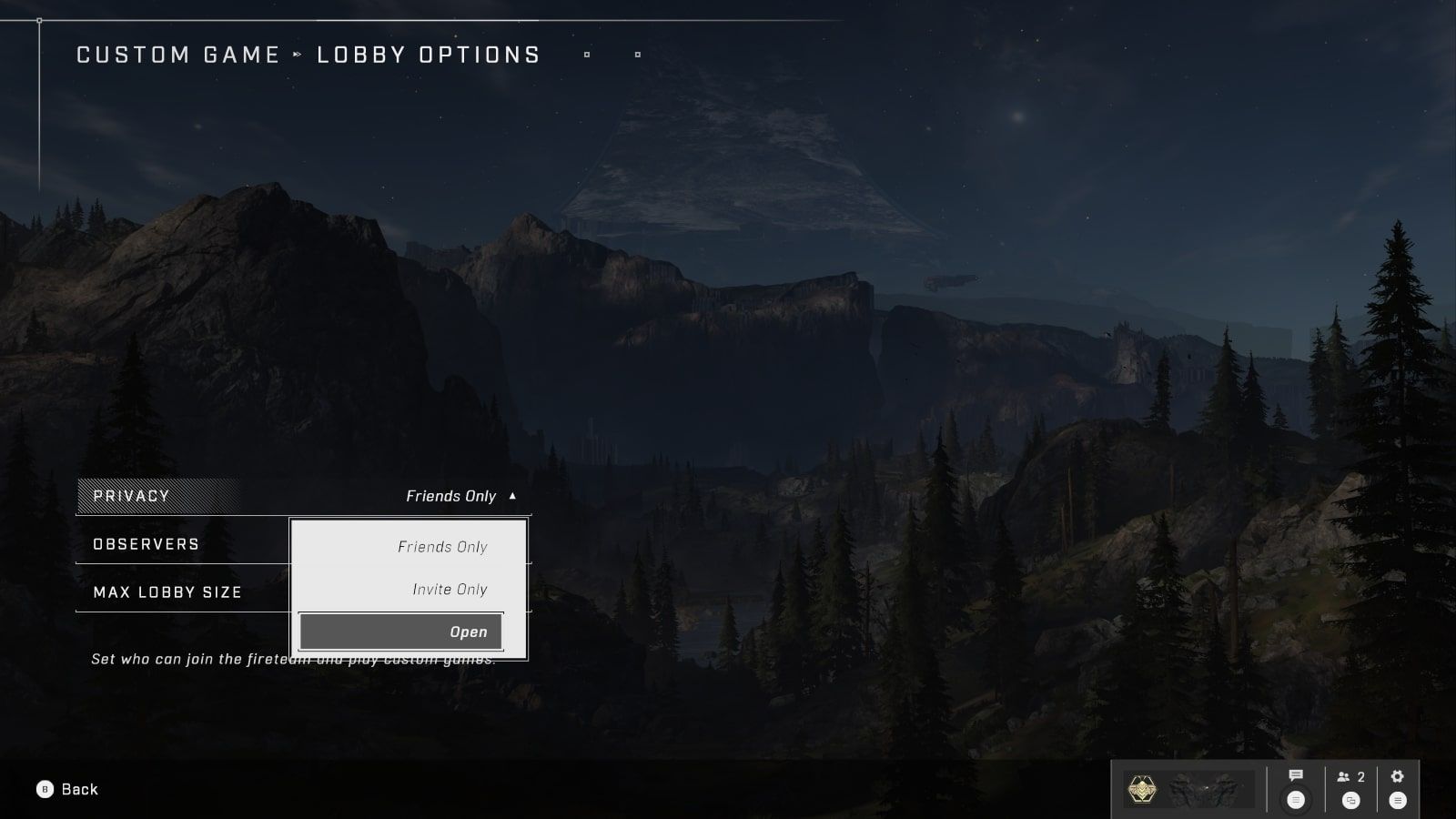Collapse the Privacy dropdown row
1456x819 pixels.
[x=303, y=496]
